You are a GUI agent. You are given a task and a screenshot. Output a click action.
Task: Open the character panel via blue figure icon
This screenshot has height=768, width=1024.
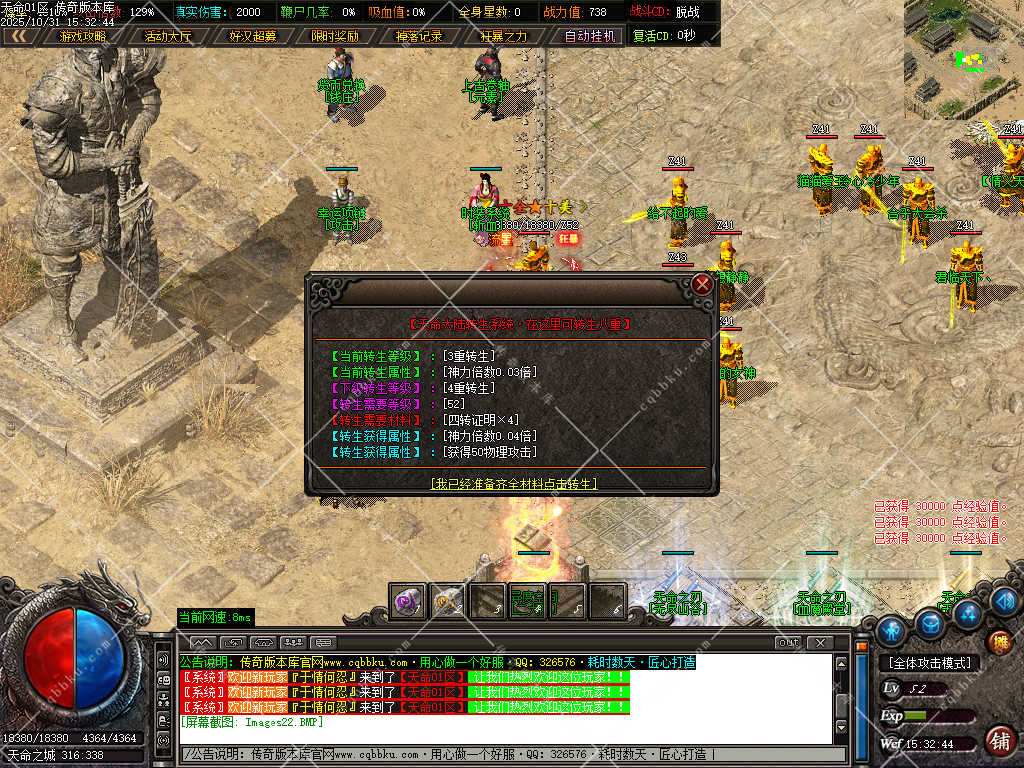pyautogui.click(x=890, y=629)
